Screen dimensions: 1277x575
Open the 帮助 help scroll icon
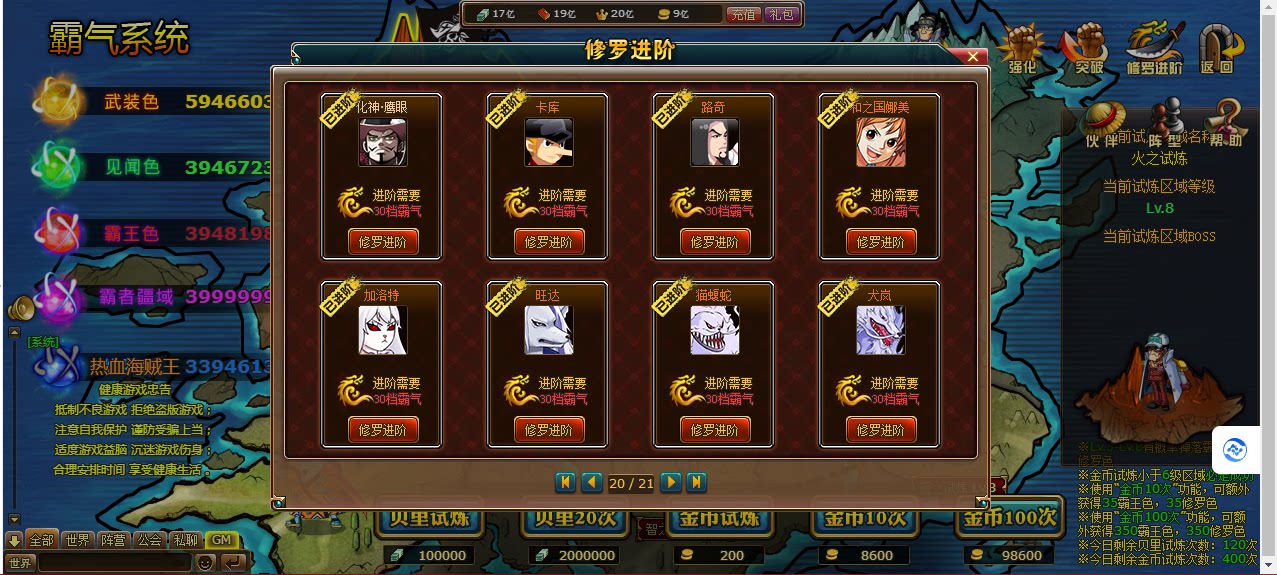(x=1227, y=123)
